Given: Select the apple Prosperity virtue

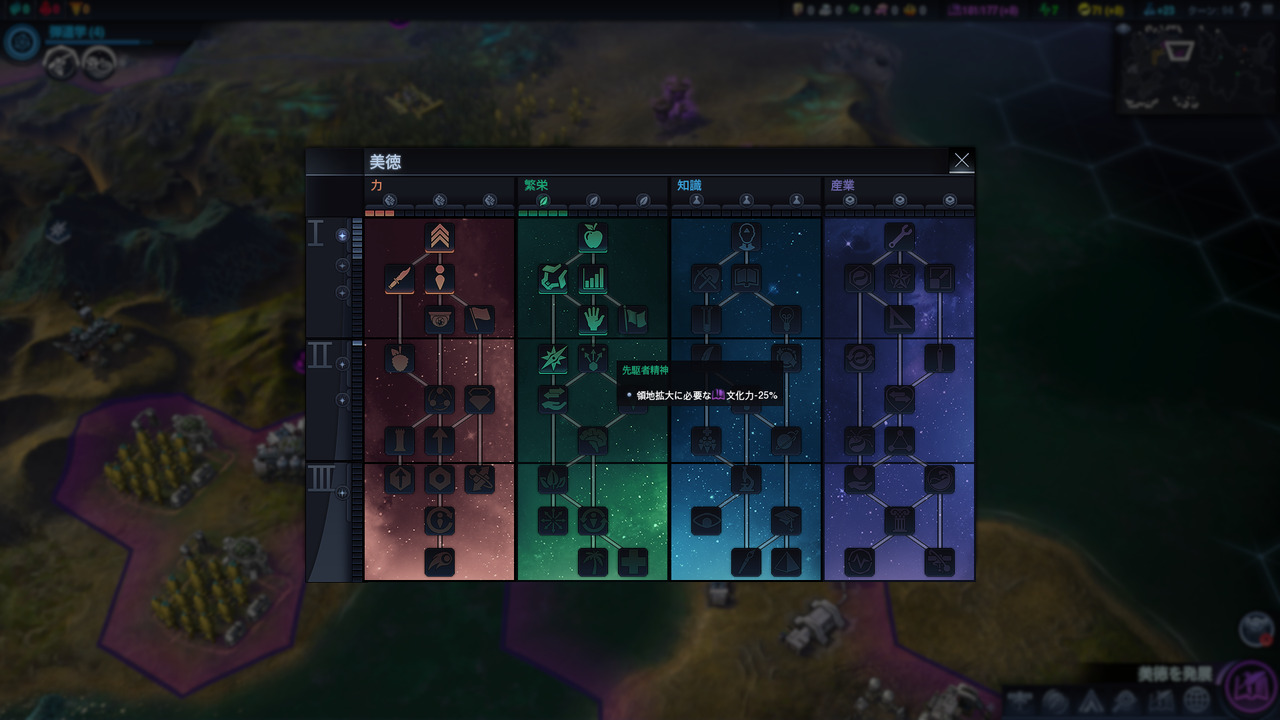Looking at the screenshot, I should pos(593,237).
